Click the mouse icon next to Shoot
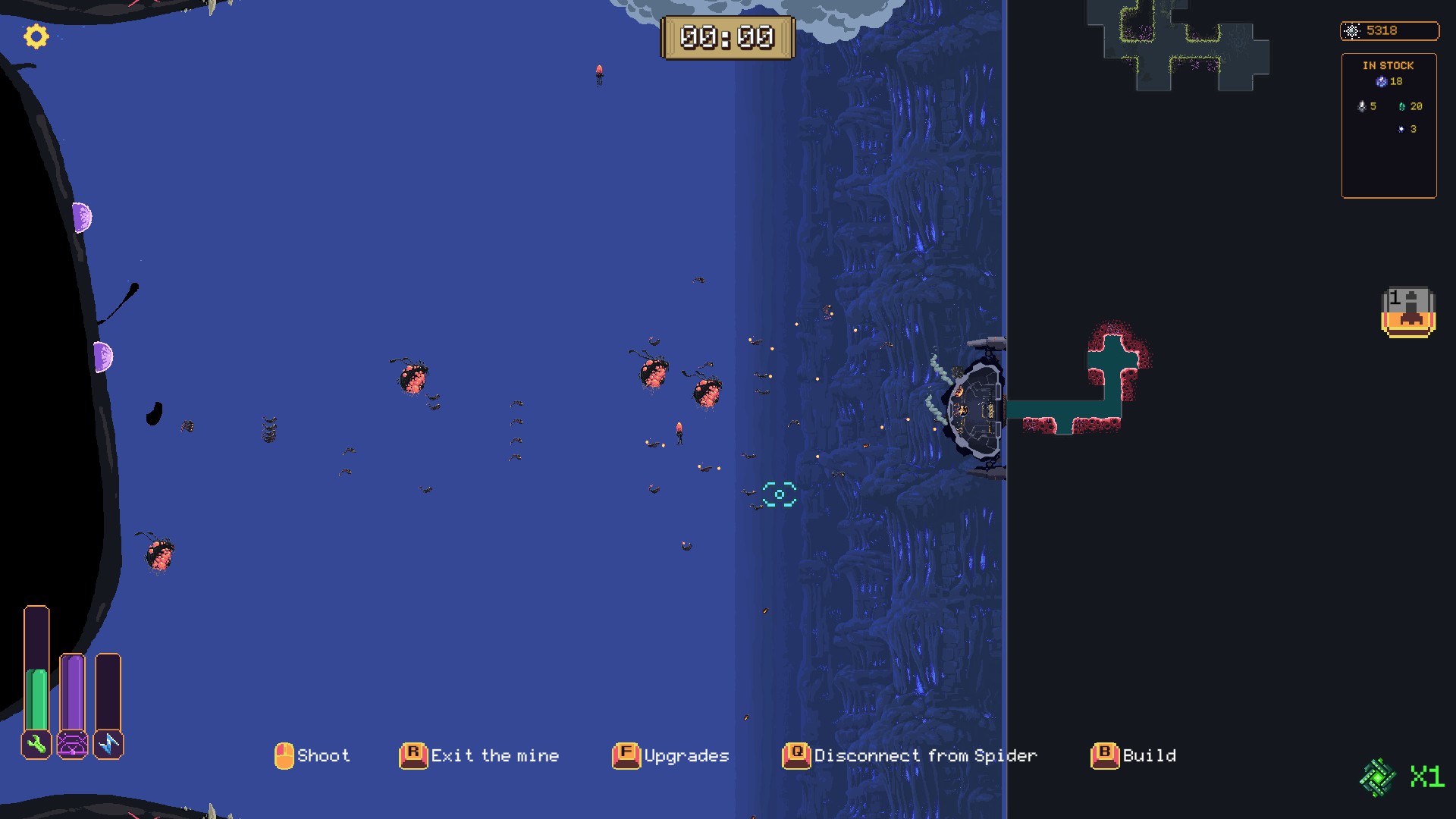This screenshot has width=1456, height=819. (284, 755)
